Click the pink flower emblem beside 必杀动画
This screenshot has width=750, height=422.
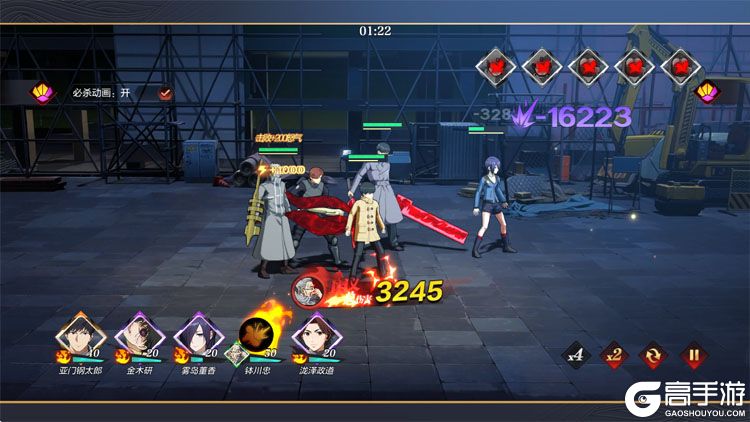(x=43, y=93)
